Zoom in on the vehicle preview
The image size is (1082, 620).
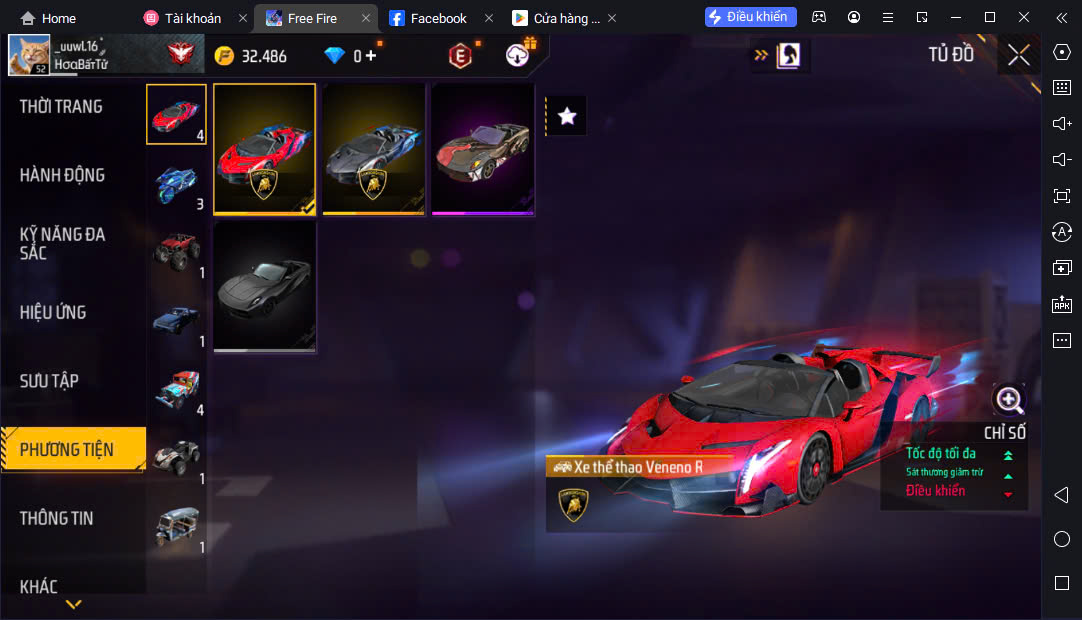point(1009,401)
